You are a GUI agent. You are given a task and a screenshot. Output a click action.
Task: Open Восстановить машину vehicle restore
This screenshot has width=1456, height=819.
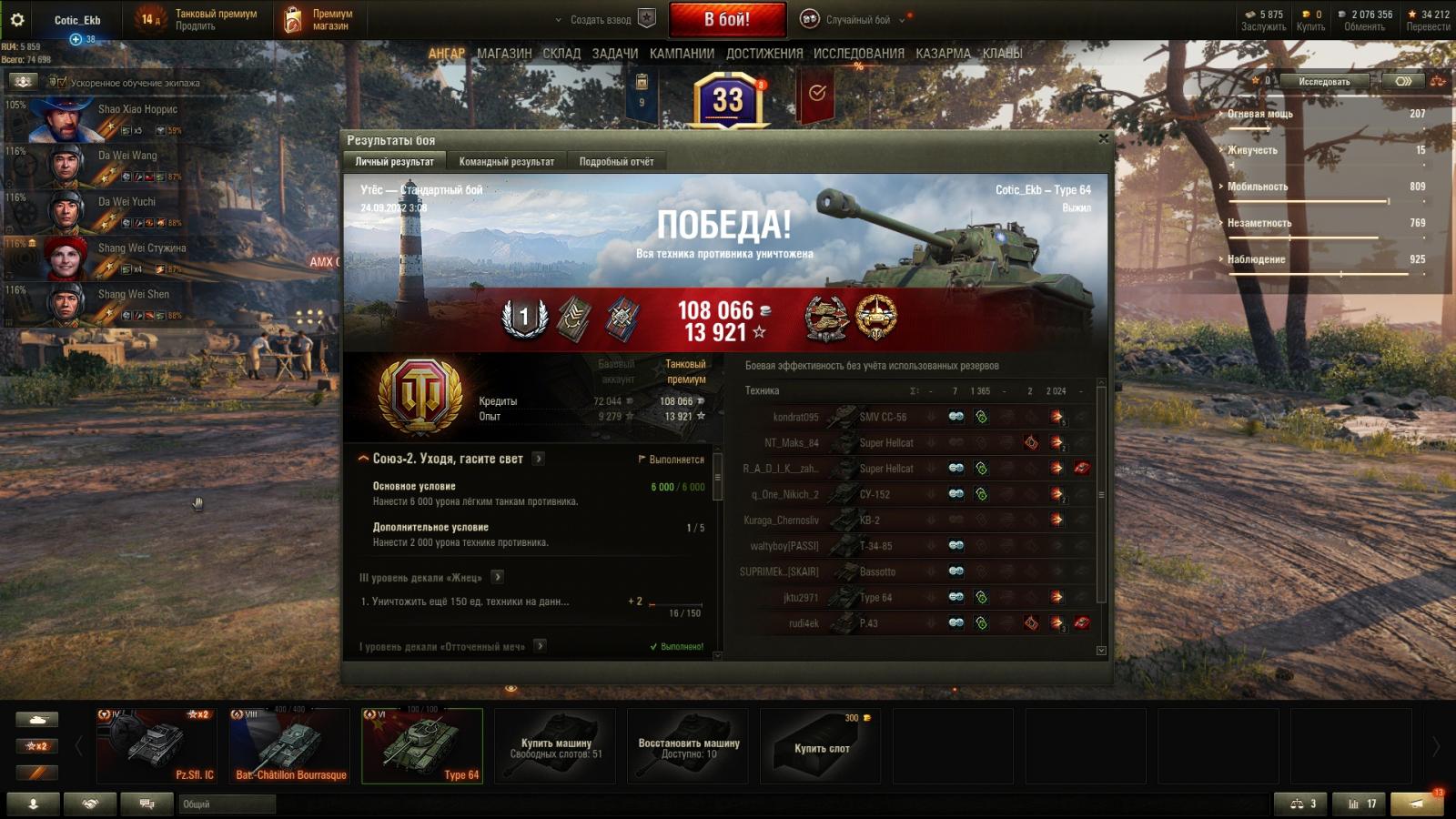coord(689,747)
